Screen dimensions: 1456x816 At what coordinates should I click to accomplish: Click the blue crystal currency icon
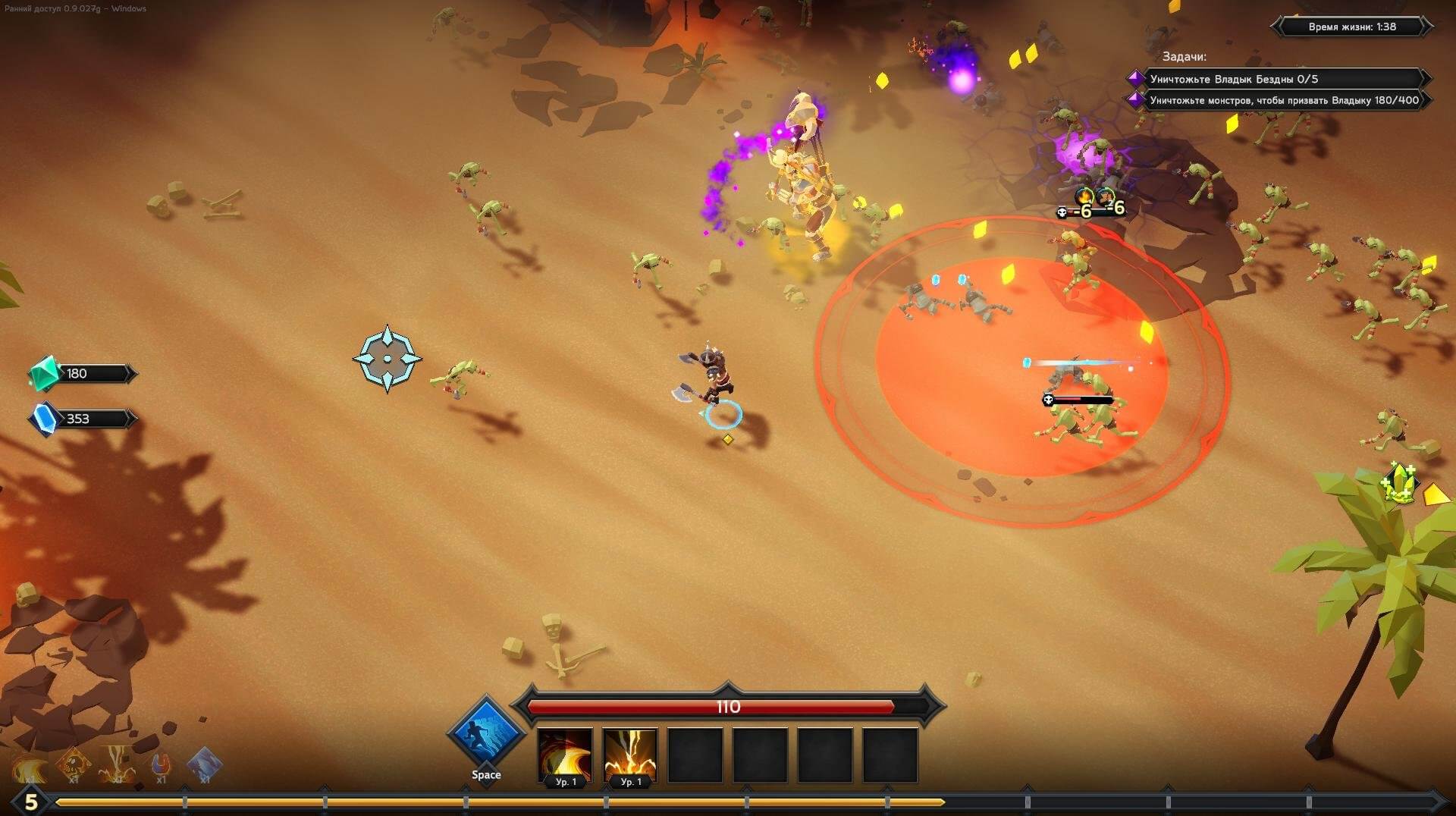[x=44, y=419]
